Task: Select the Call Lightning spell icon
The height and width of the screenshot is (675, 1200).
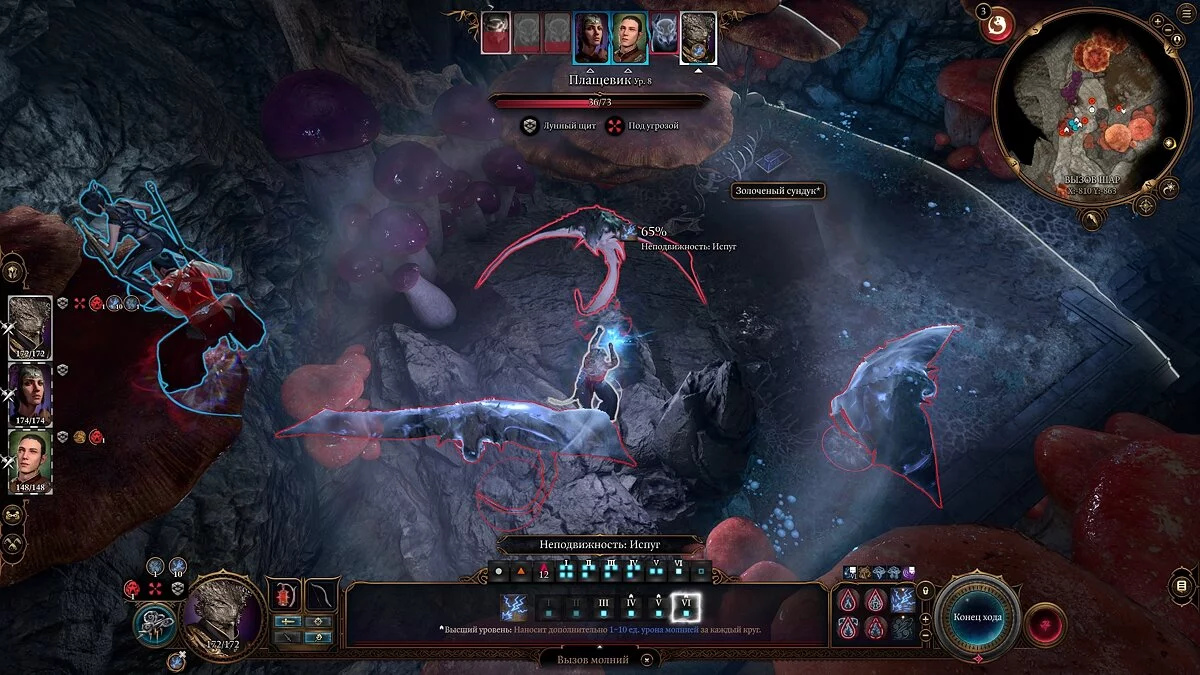Action: pos(516,607)
